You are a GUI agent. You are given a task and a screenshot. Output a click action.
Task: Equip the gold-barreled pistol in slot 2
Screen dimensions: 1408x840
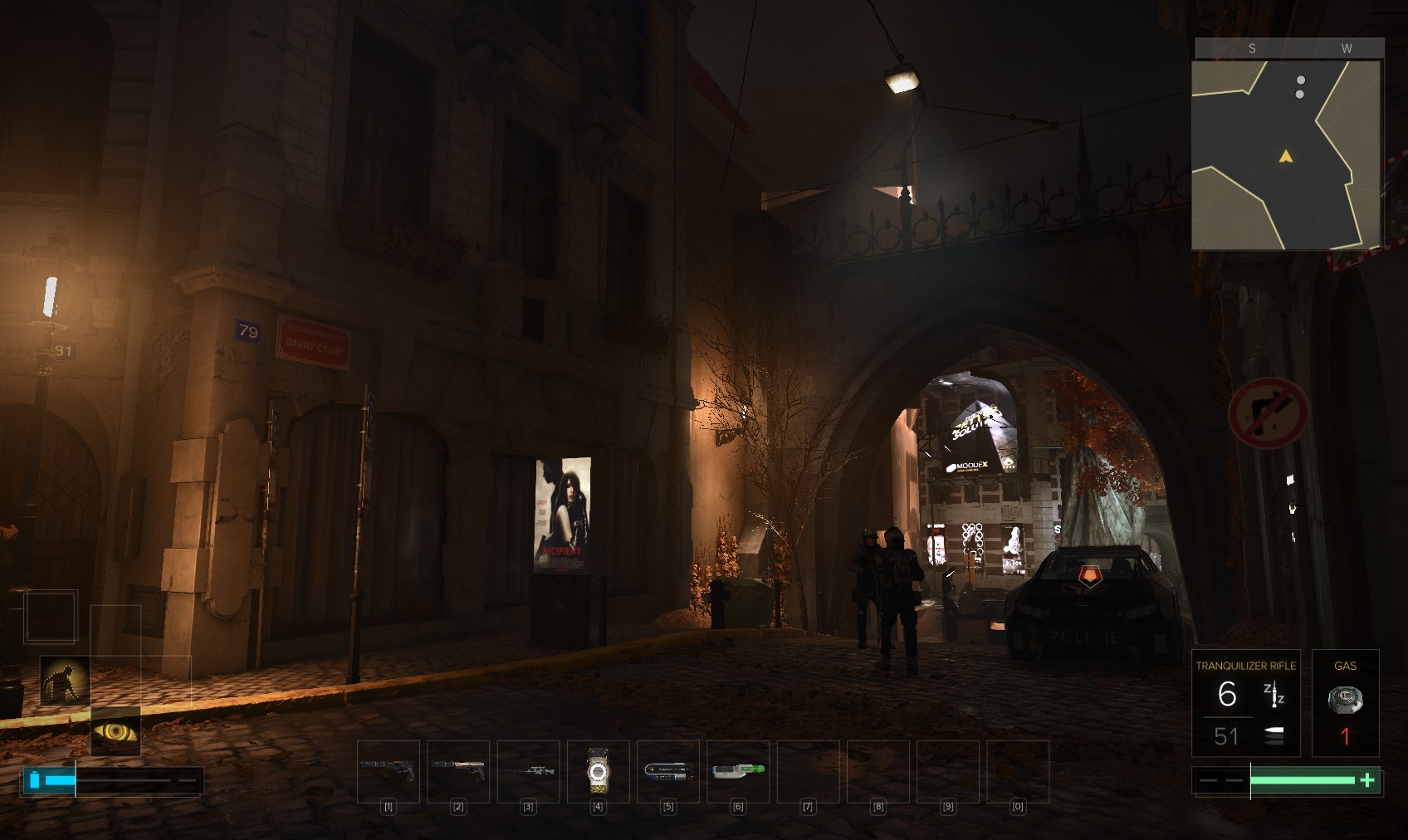[x=458, y=770]
